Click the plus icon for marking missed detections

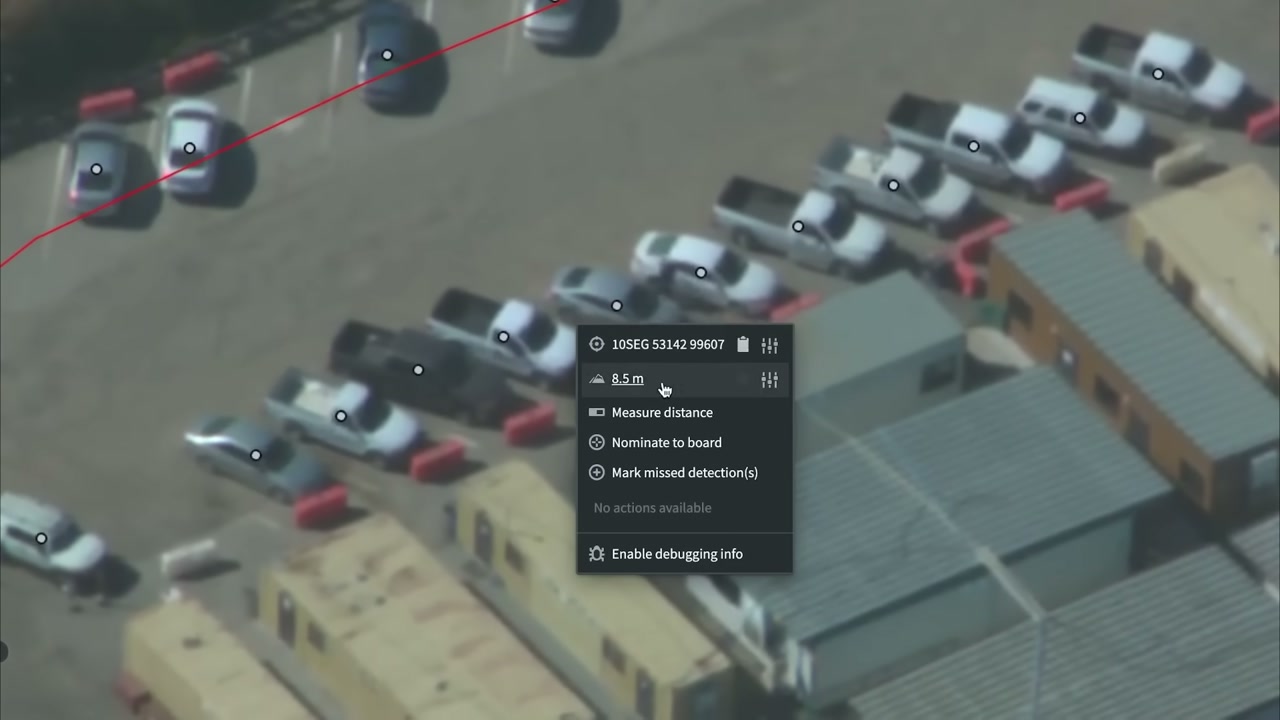[596, 472]
